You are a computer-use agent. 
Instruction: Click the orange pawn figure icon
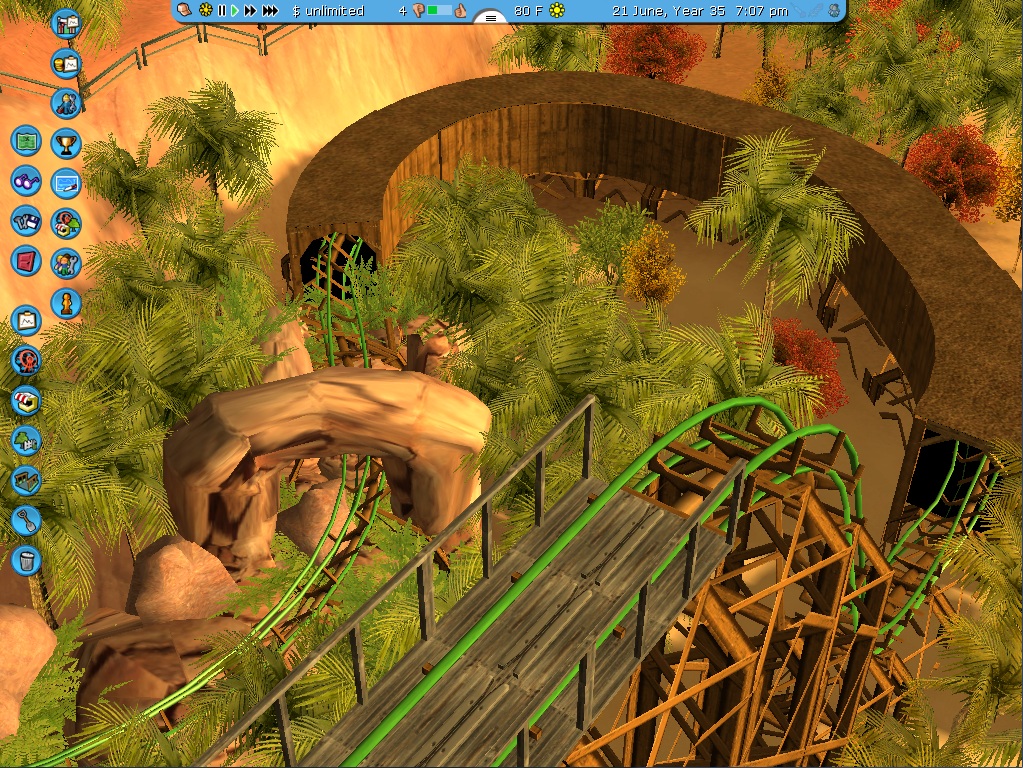coord(66,302)
